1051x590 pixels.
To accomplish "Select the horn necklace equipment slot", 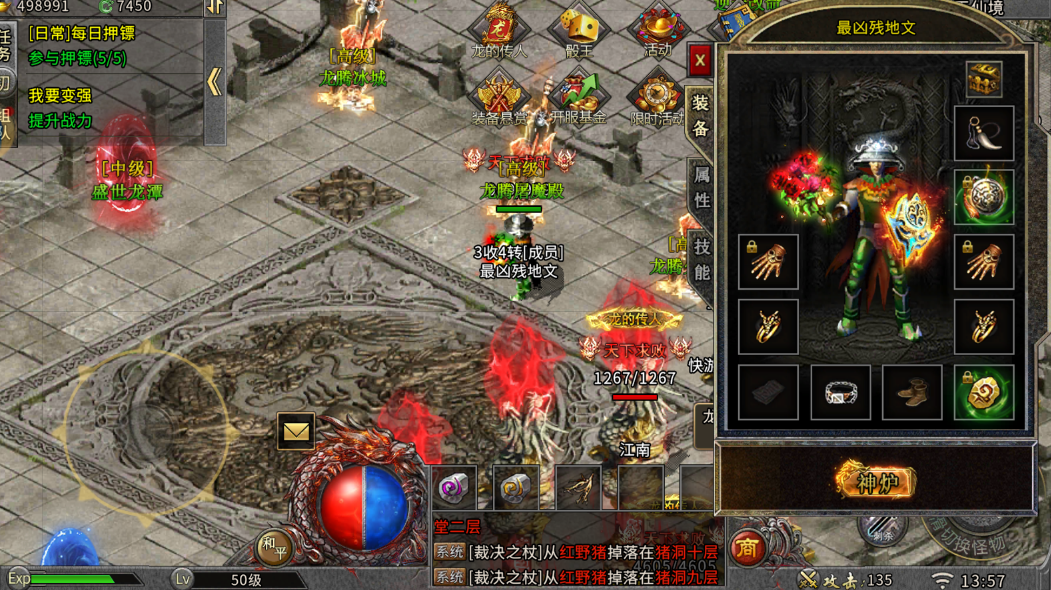I will pos(984,134).
